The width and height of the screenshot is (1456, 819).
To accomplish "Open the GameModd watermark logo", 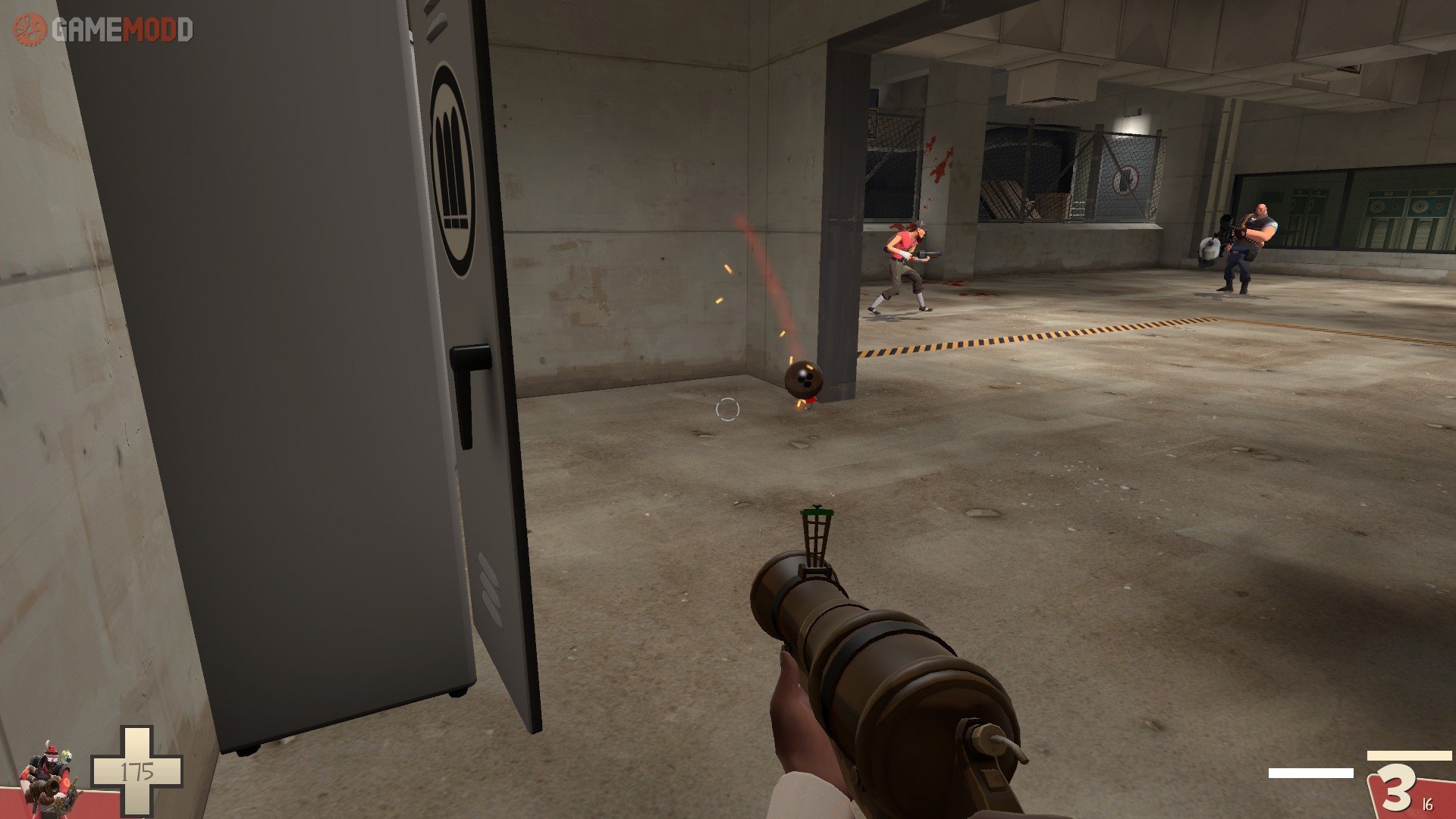I will [103, 30].
